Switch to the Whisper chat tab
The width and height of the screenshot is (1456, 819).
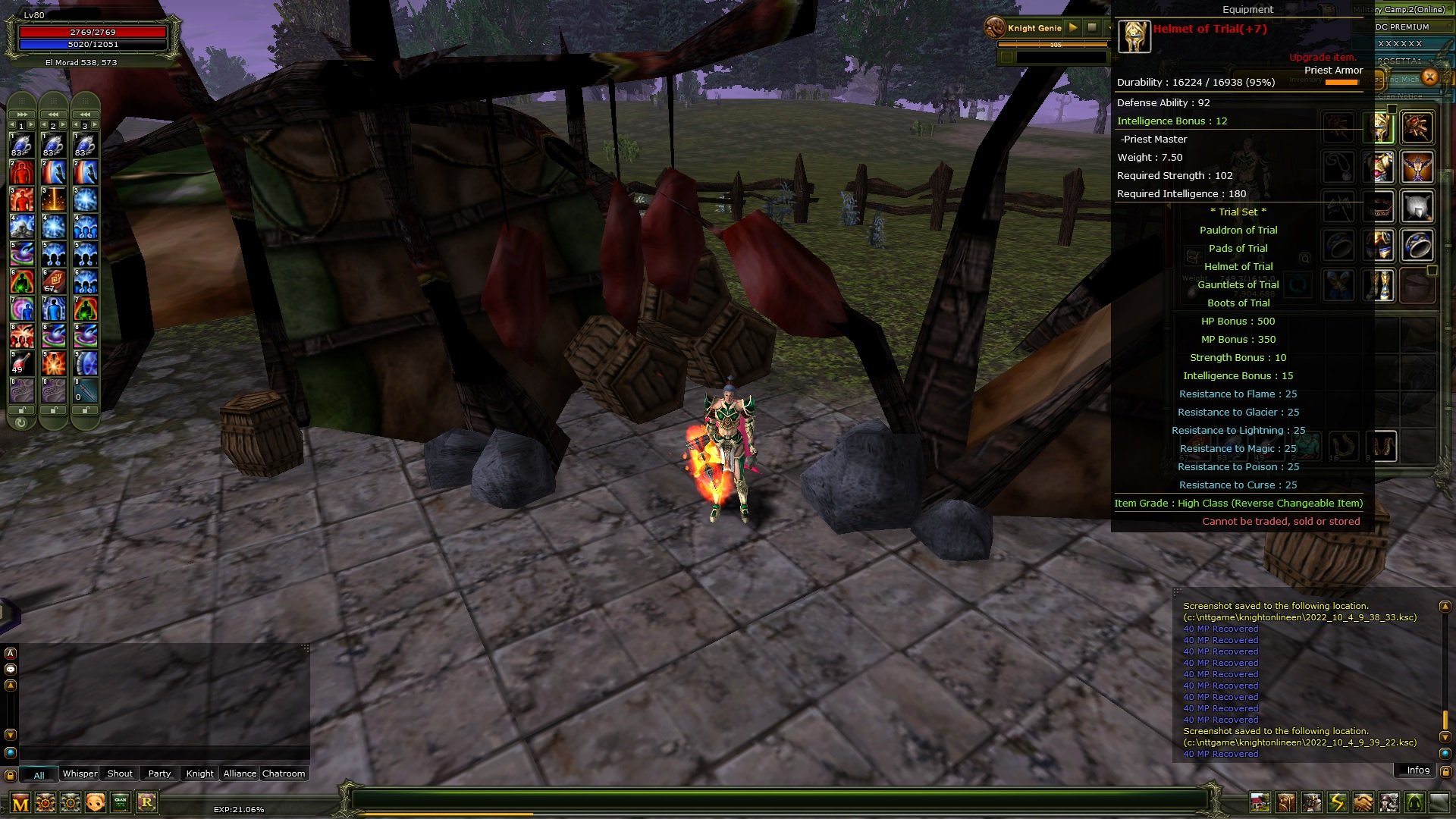tap(80, 773)
